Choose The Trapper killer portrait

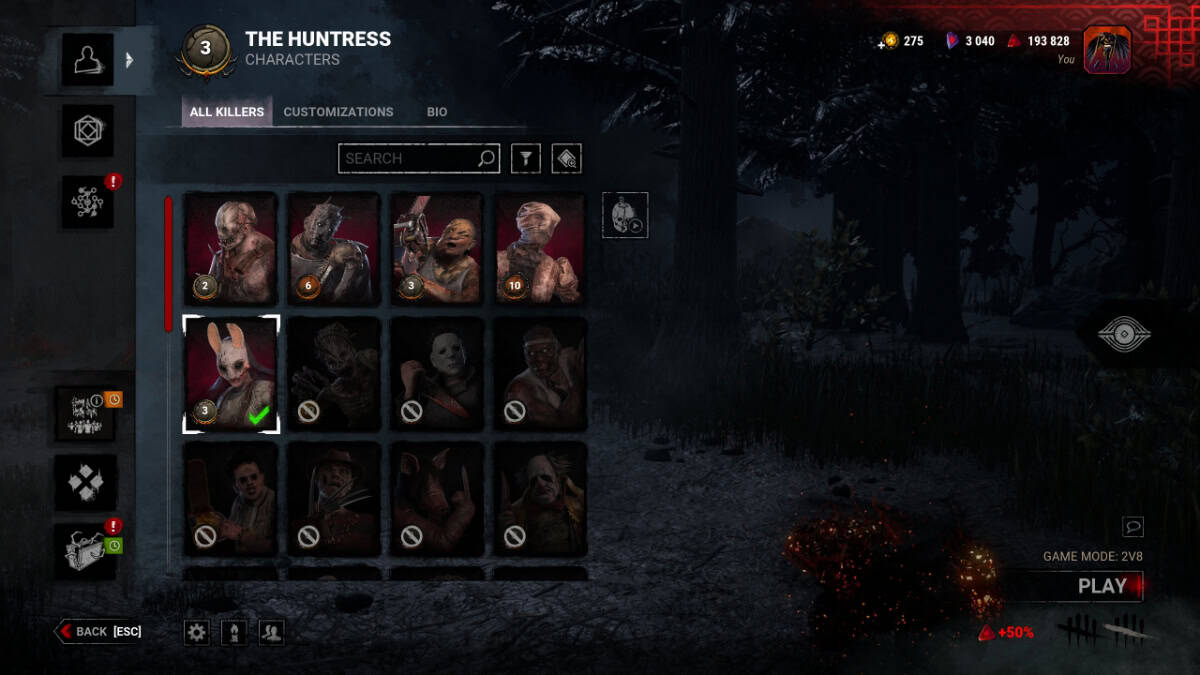tap(231, 248)
